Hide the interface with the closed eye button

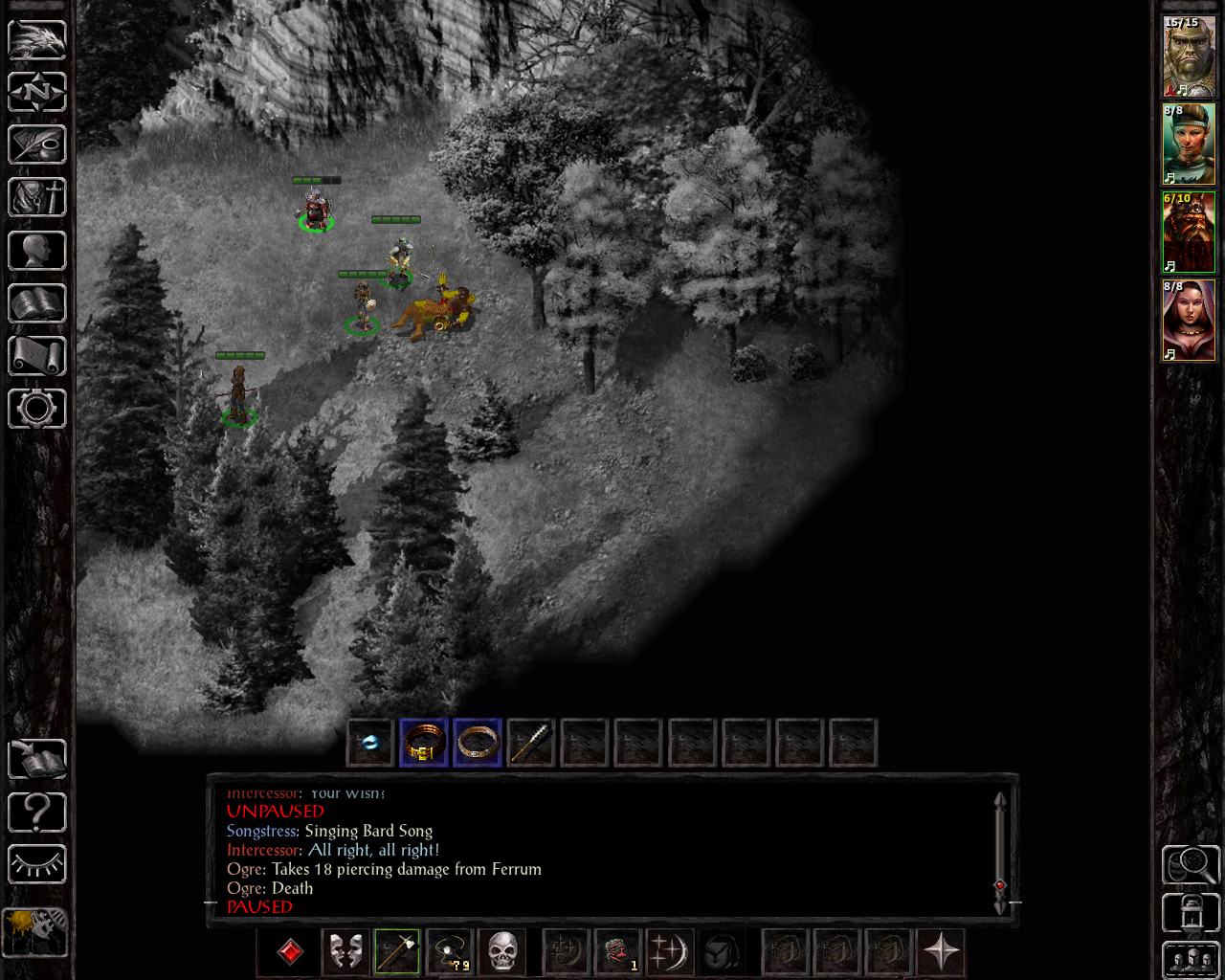coord(36,865)
